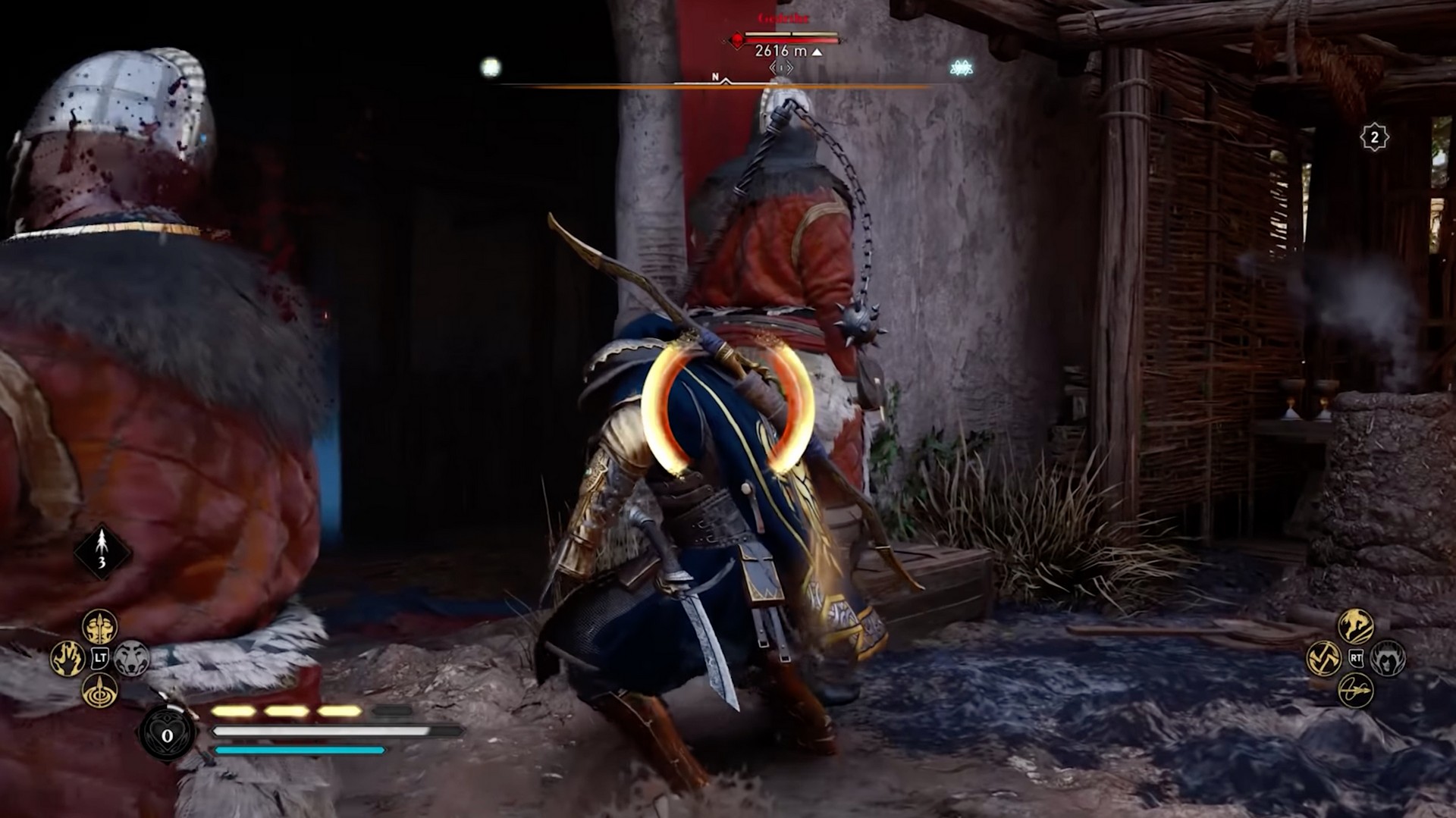Select the N marker on the compass

coord(716,77)
